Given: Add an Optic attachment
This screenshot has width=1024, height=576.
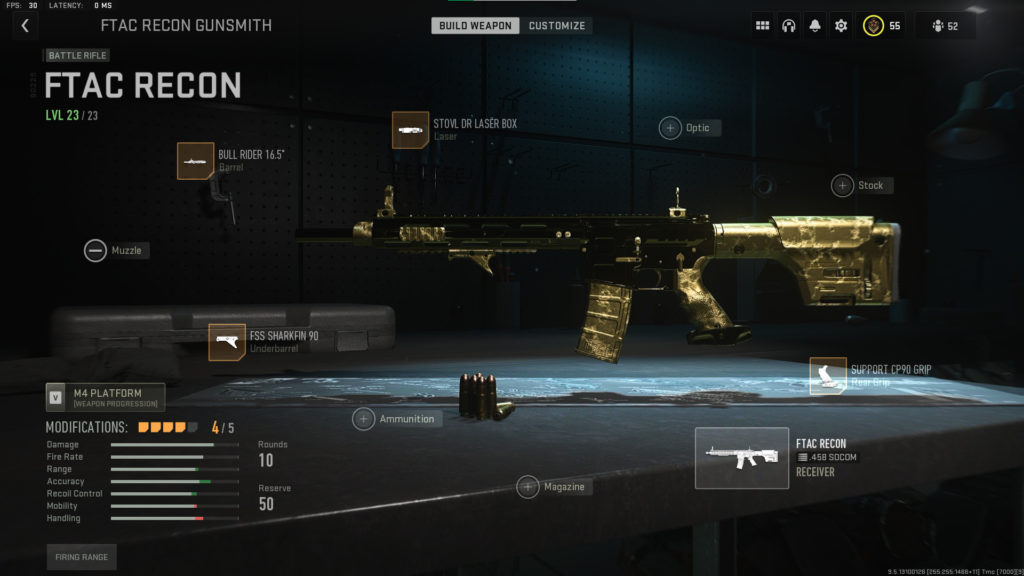Looking at the screenshot, I should click(x=670, y=128).
